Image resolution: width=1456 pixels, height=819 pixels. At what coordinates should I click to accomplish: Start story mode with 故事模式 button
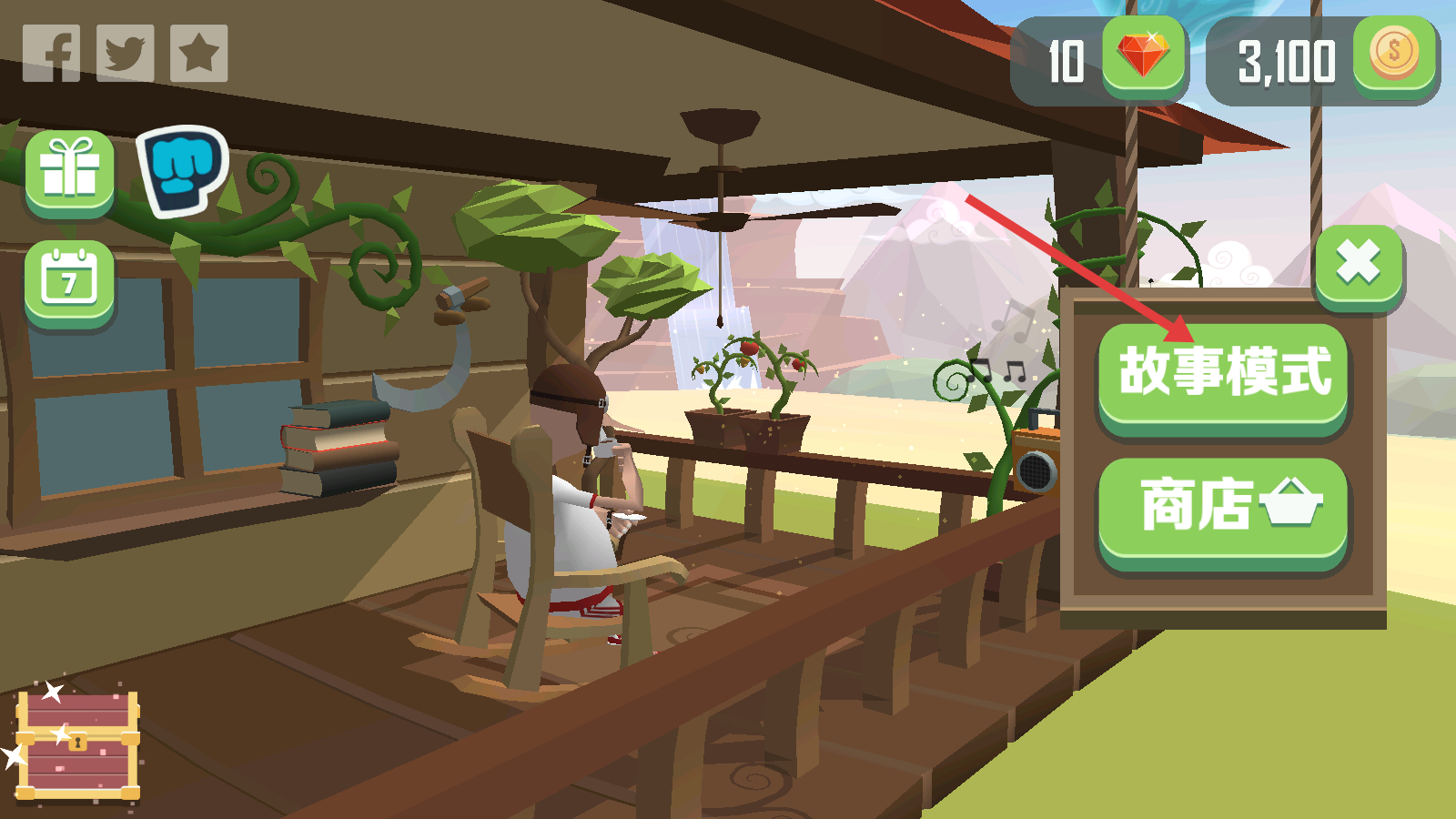tap(1223, 375)
